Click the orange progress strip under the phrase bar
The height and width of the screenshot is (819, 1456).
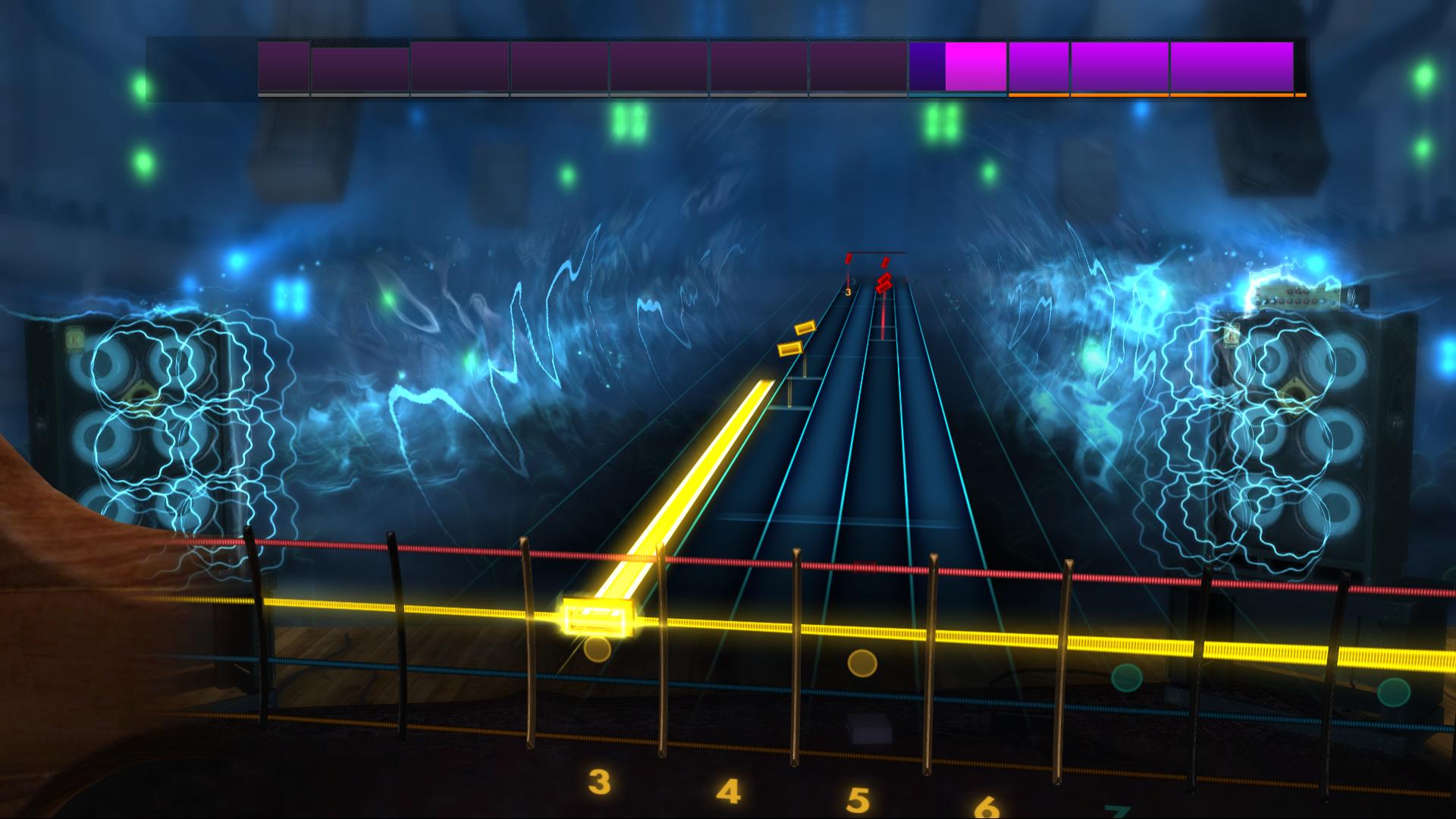1153,96
